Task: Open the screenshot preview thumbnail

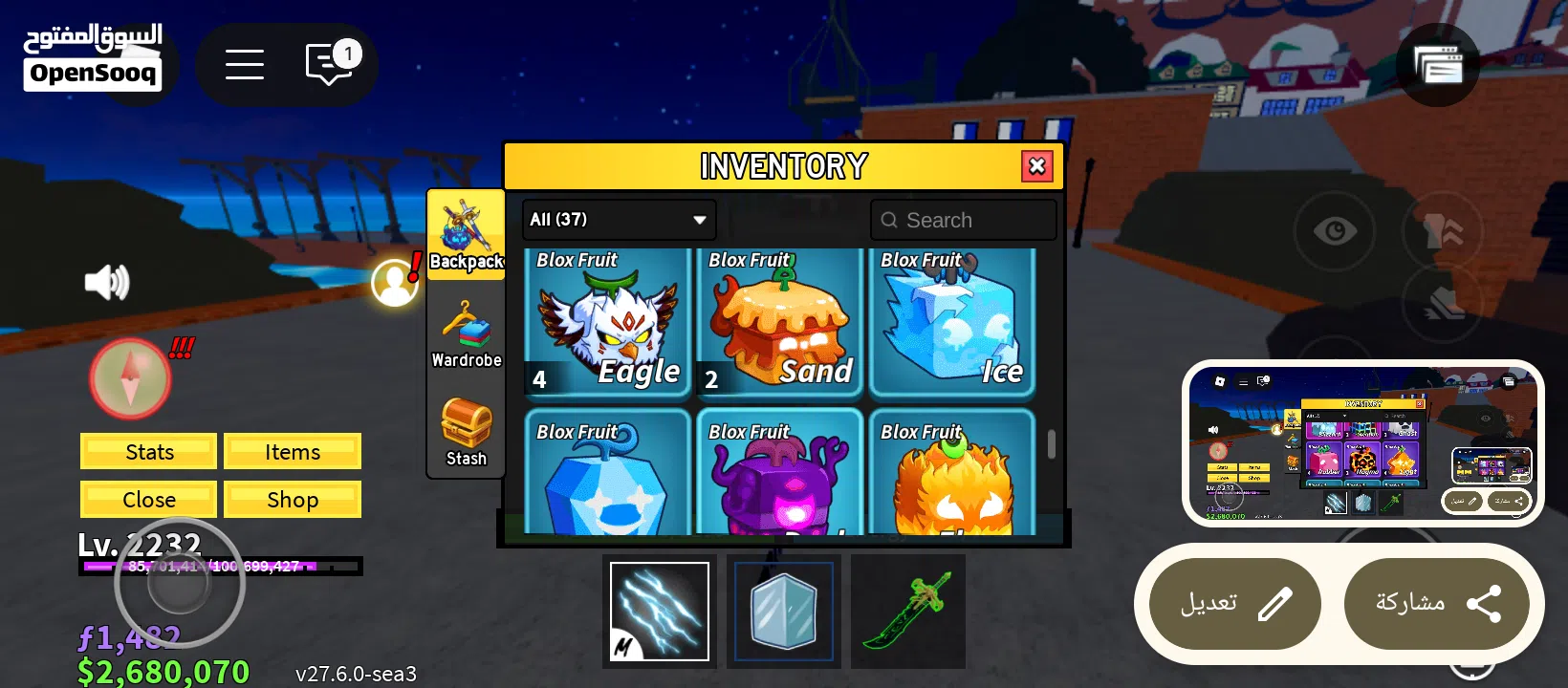Action: click(1362, 442)
